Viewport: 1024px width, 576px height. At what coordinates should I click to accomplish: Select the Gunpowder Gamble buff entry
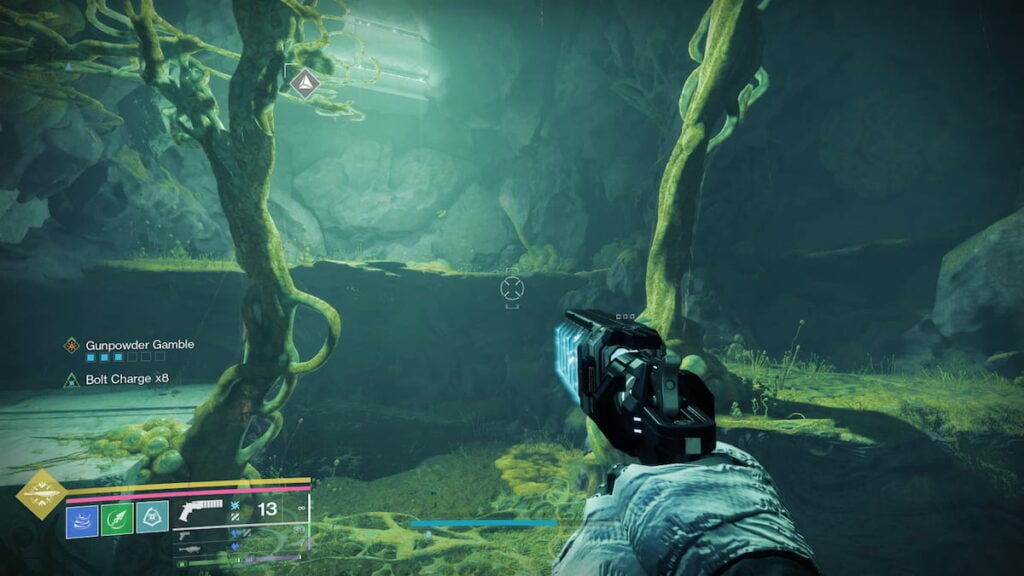[x=129, y=345]
